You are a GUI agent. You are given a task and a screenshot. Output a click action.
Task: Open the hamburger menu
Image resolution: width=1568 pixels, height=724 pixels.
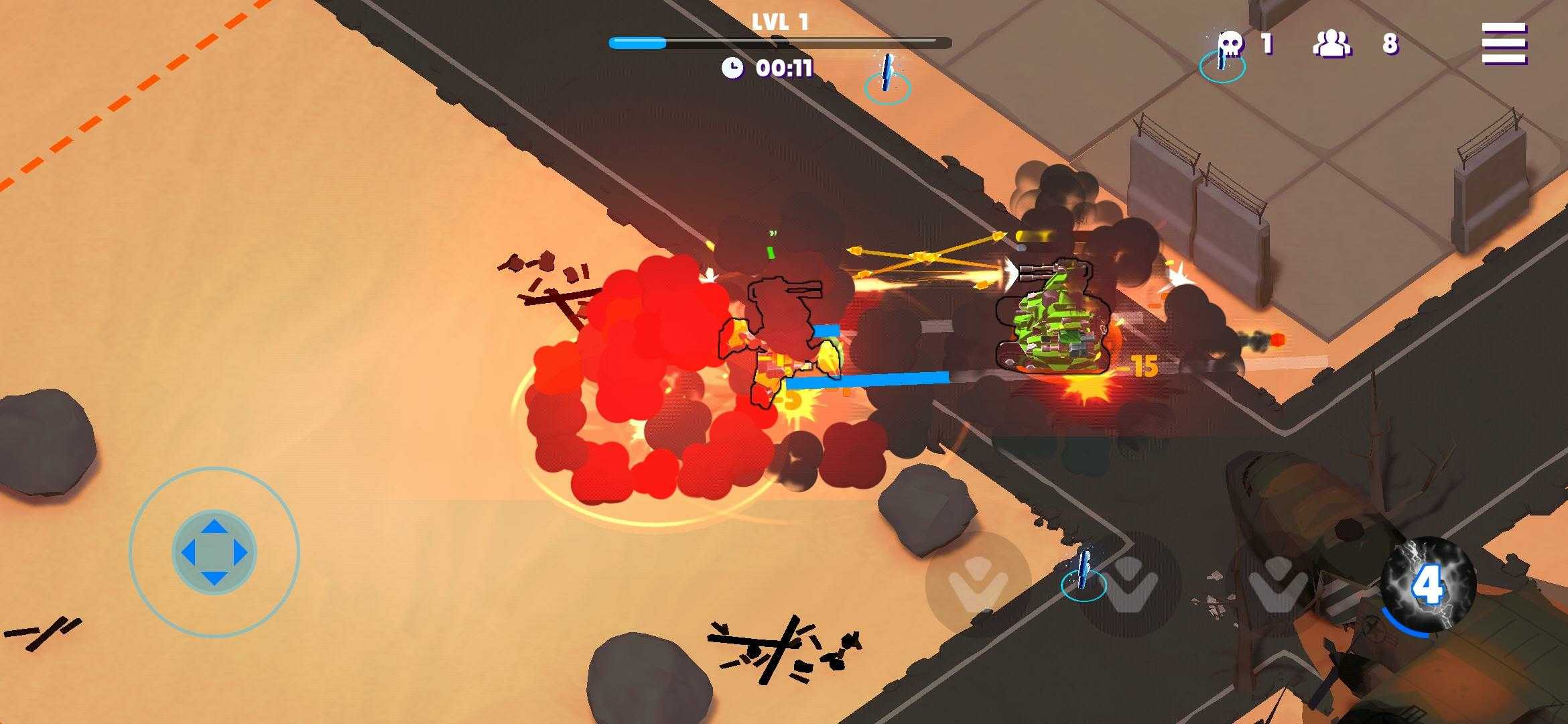(x=1504, y=44)
